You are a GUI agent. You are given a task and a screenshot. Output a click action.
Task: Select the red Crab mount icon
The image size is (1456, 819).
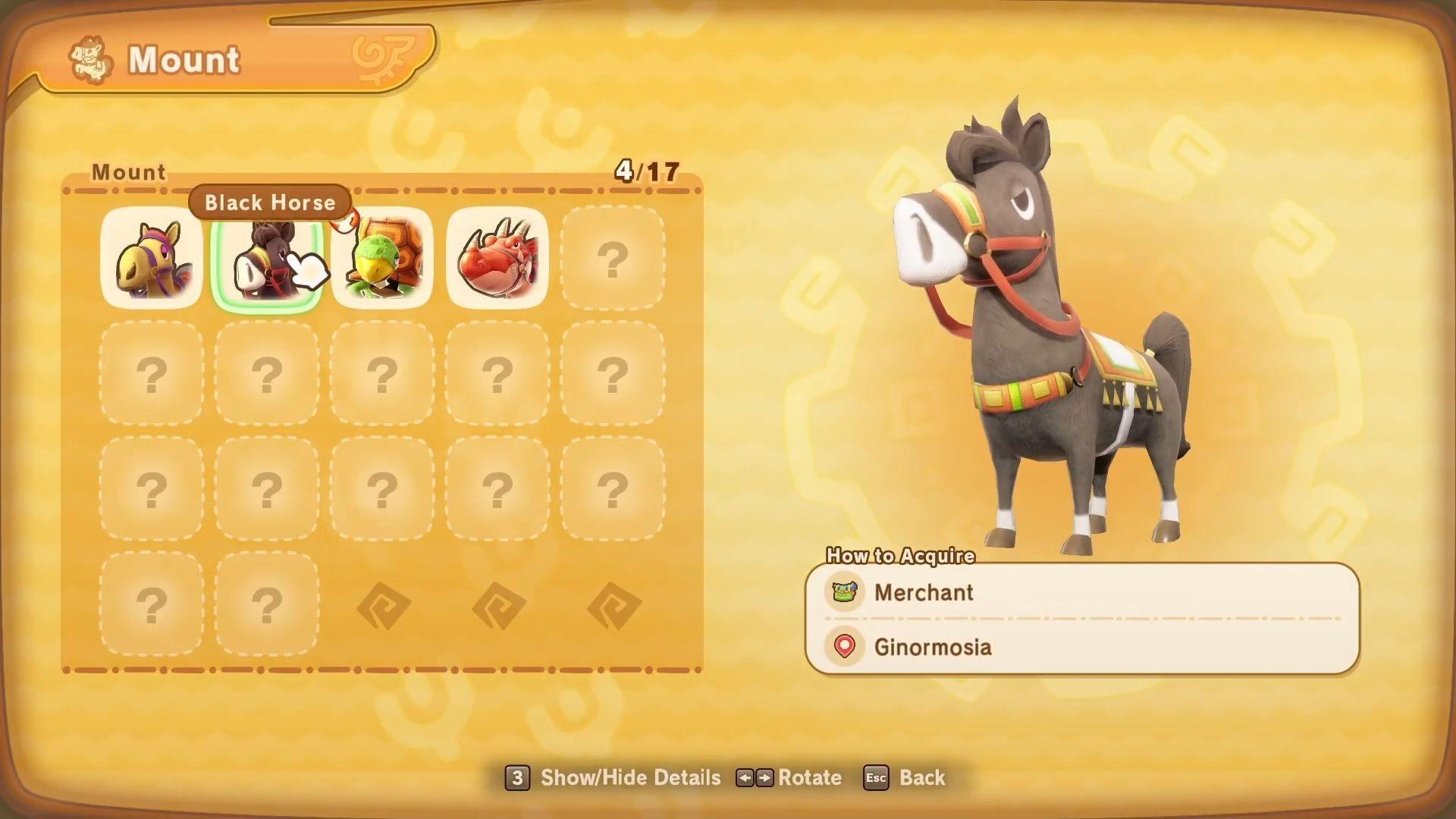498,259
